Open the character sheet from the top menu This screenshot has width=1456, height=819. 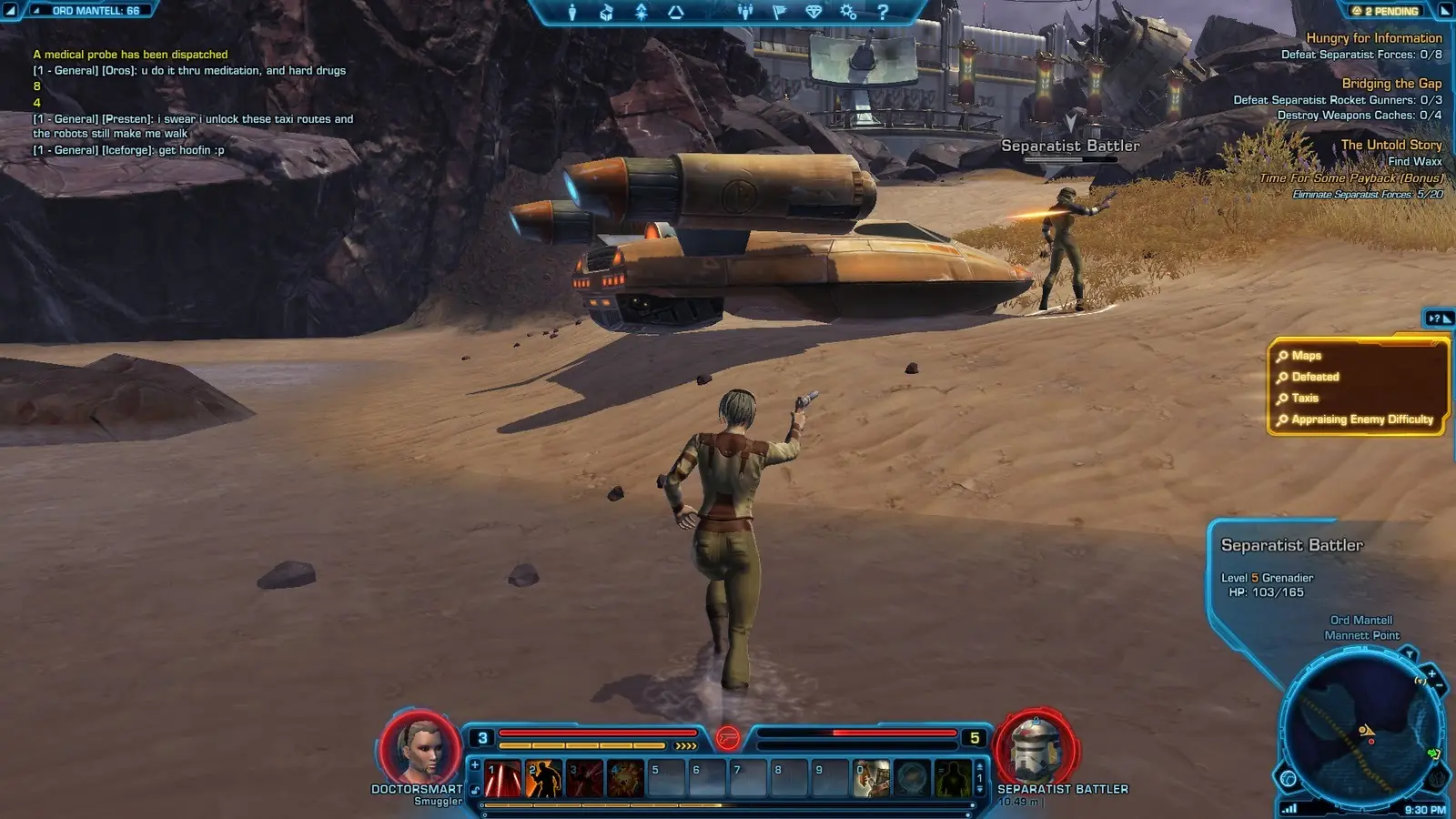572,12
